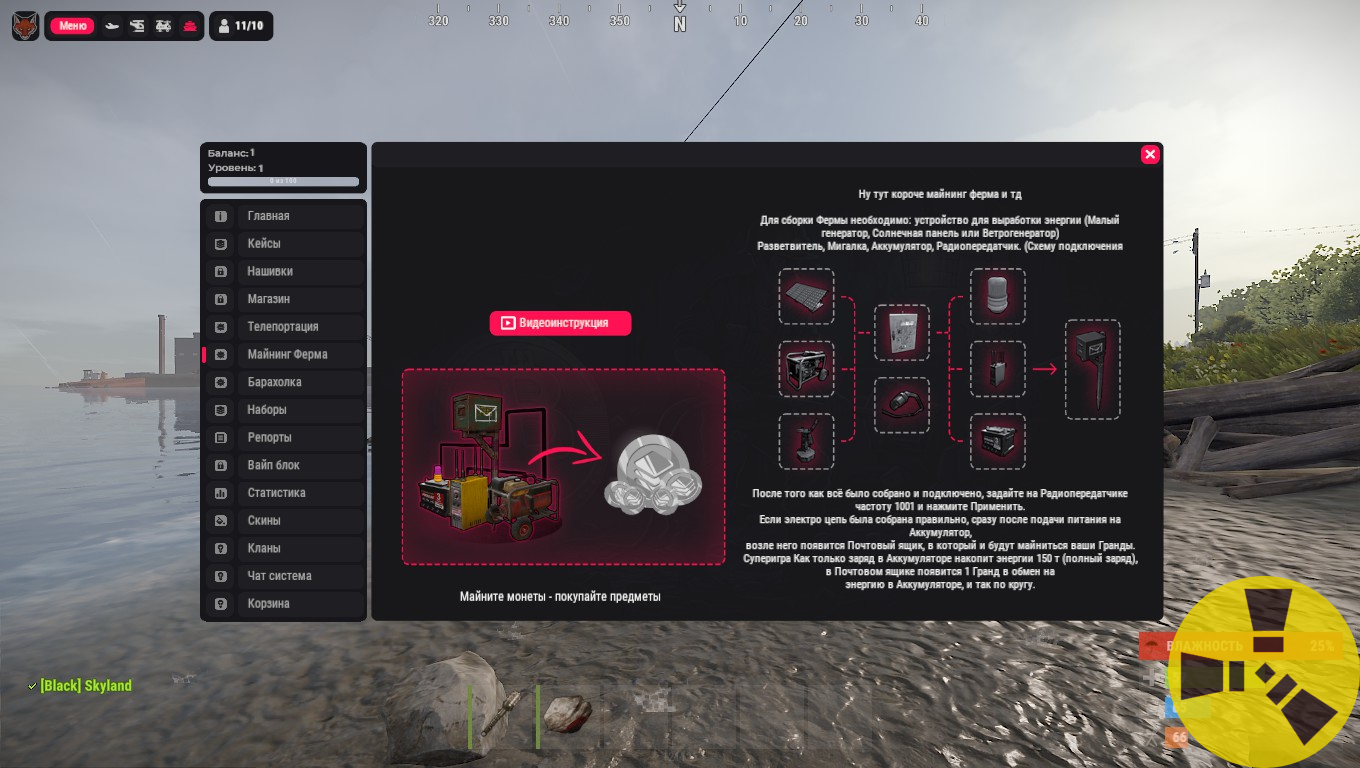Close the server menu window
The height and width of the screenshot is (768, 1360).
tap(1150, 154)
